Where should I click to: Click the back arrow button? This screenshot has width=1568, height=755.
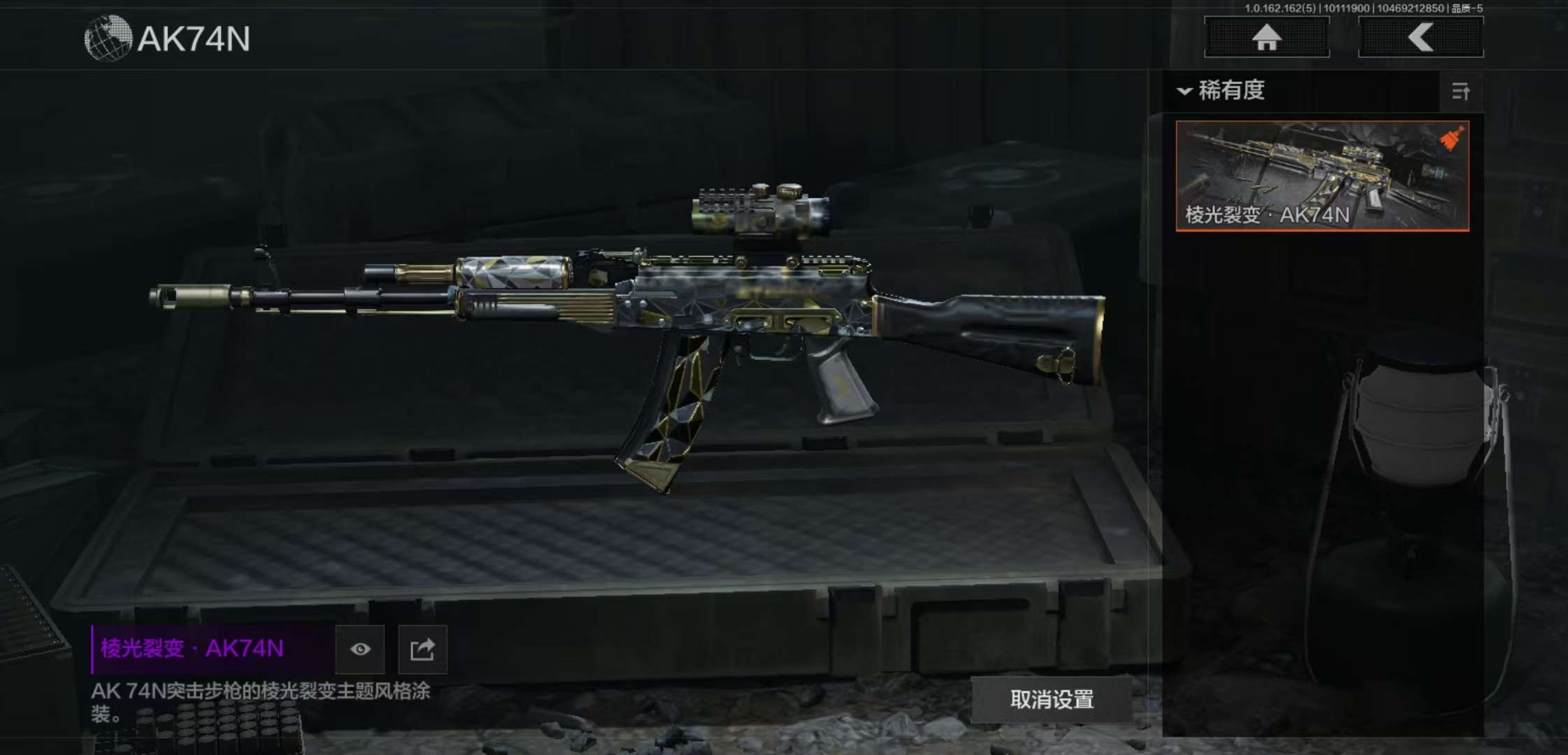[1421, 38]
